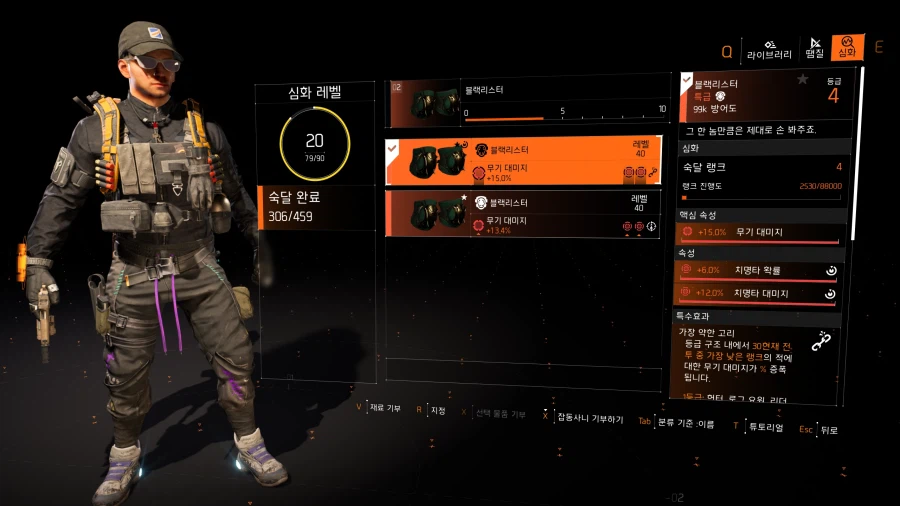Select the +6.0% 치명타 확률 attribute row
This screenshot has width=900, height=506.
click(757, 270)
